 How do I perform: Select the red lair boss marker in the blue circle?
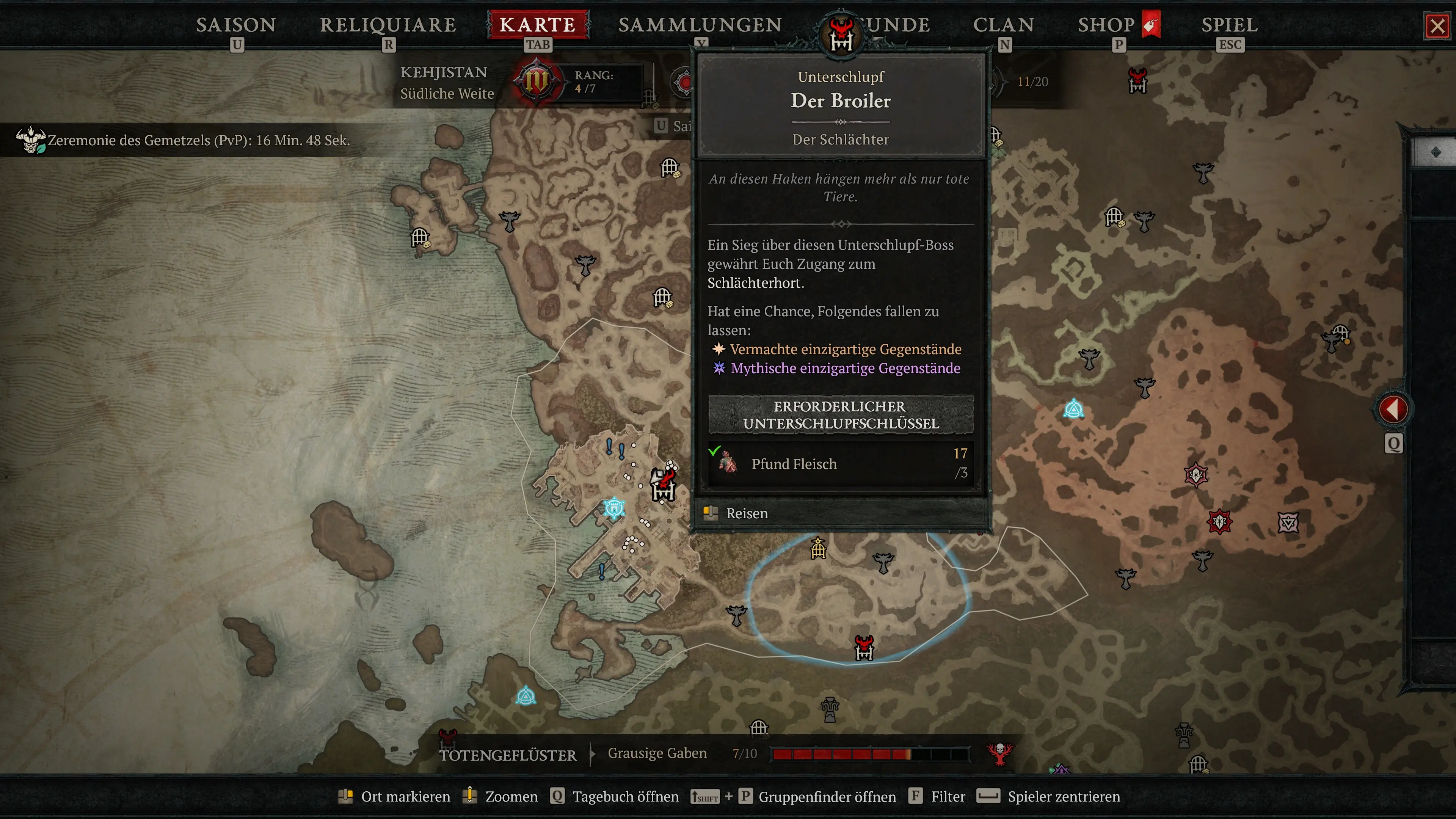point(864,648)
